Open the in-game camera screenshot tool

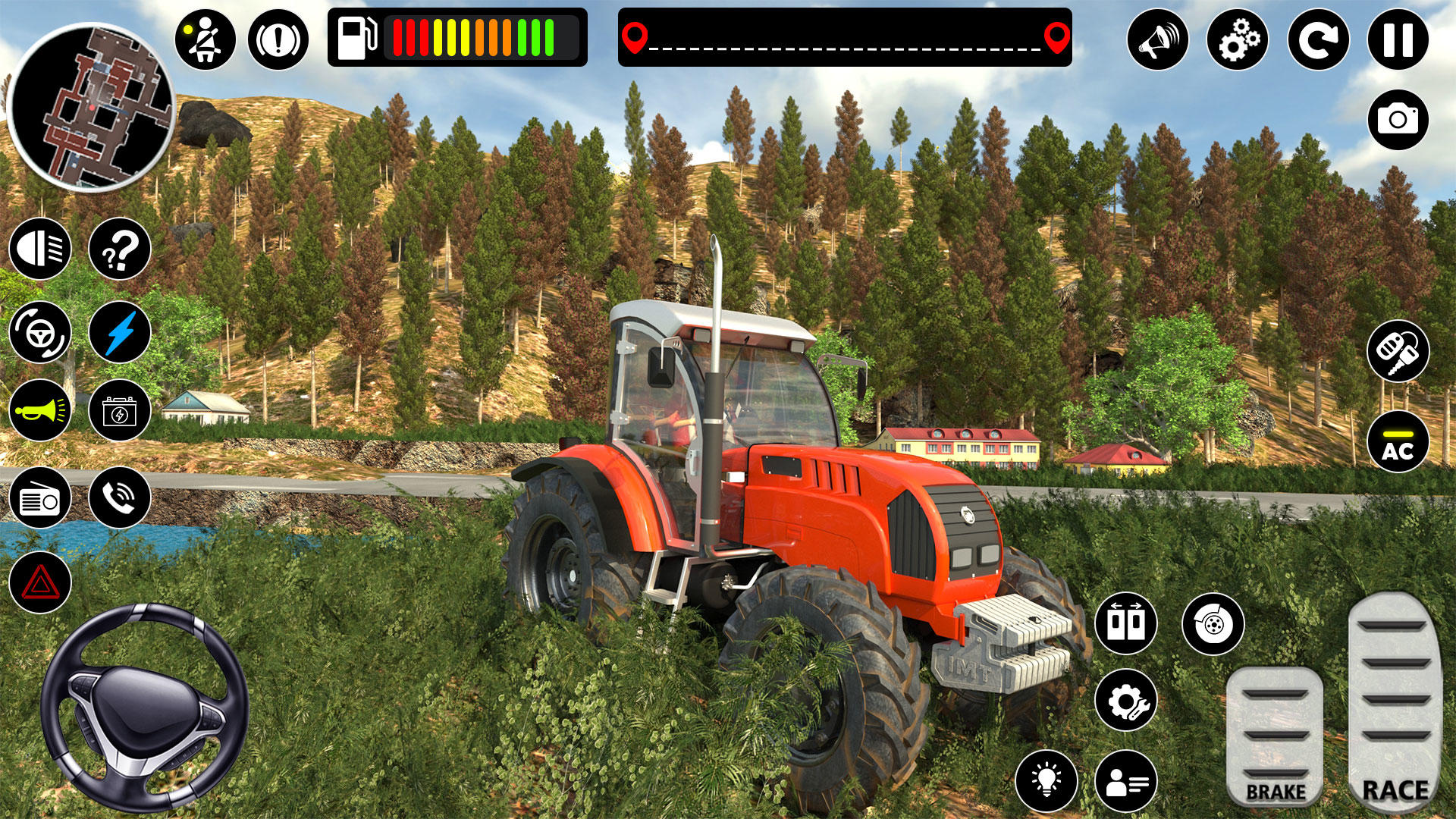pos(1400,118)
